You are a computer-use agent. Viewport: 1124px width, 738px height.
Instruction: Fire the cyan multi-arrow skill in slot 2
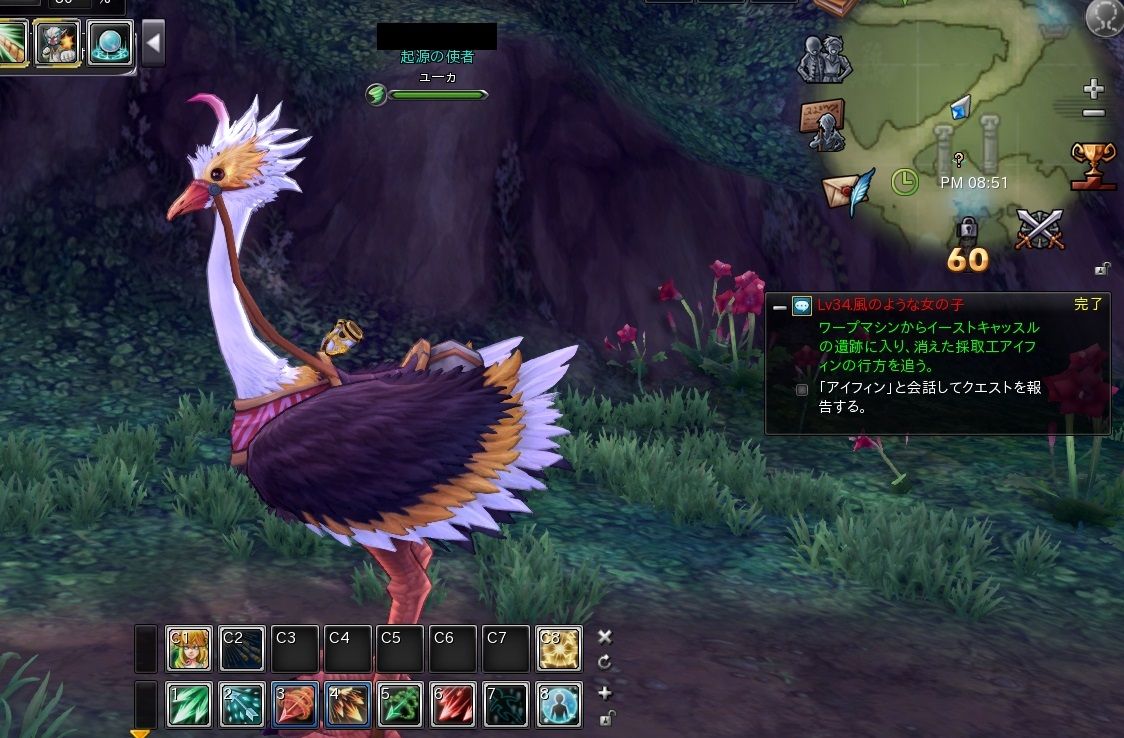(x=241, y=705)
